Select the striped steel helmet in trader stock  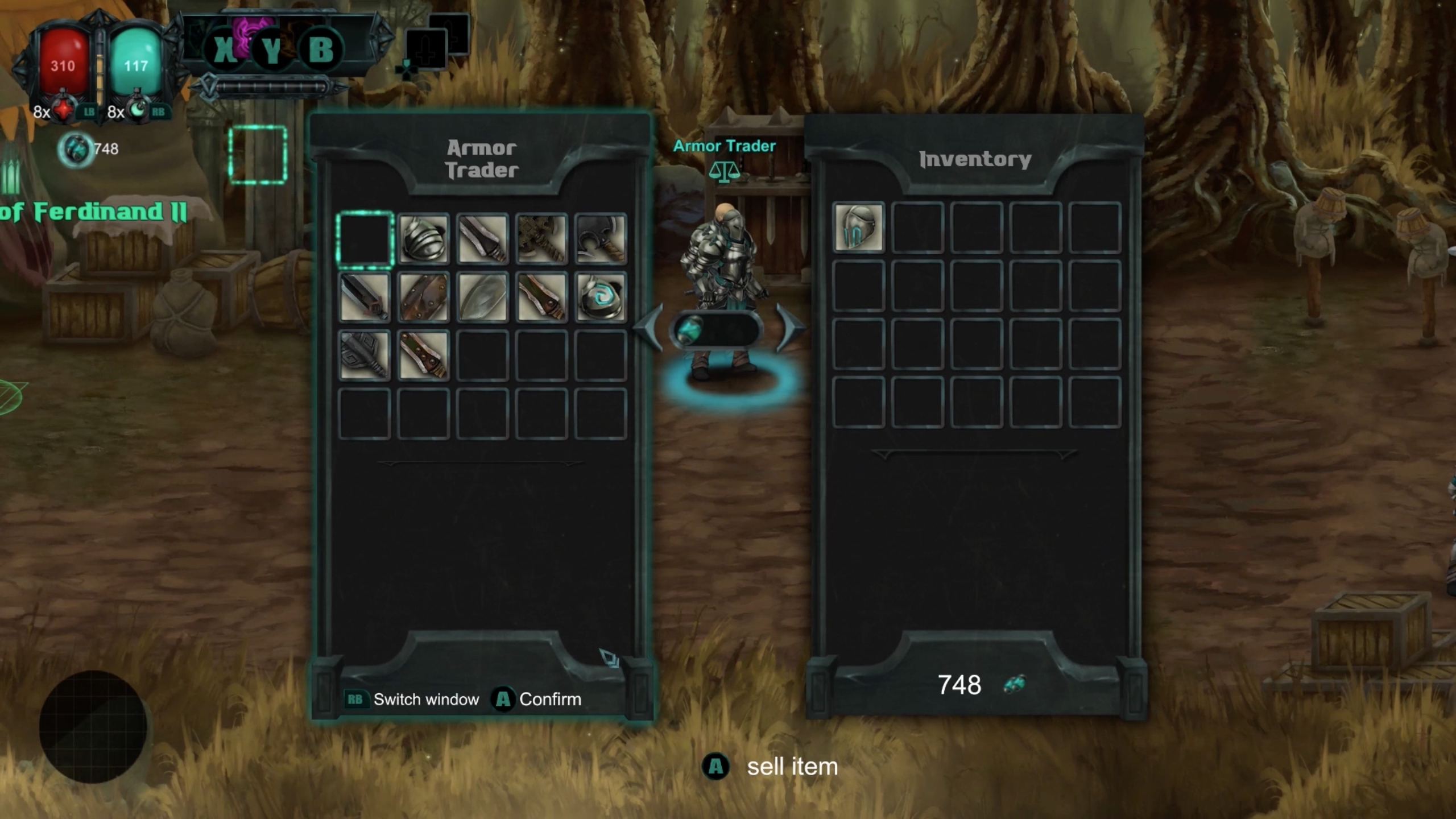[423, 239]
